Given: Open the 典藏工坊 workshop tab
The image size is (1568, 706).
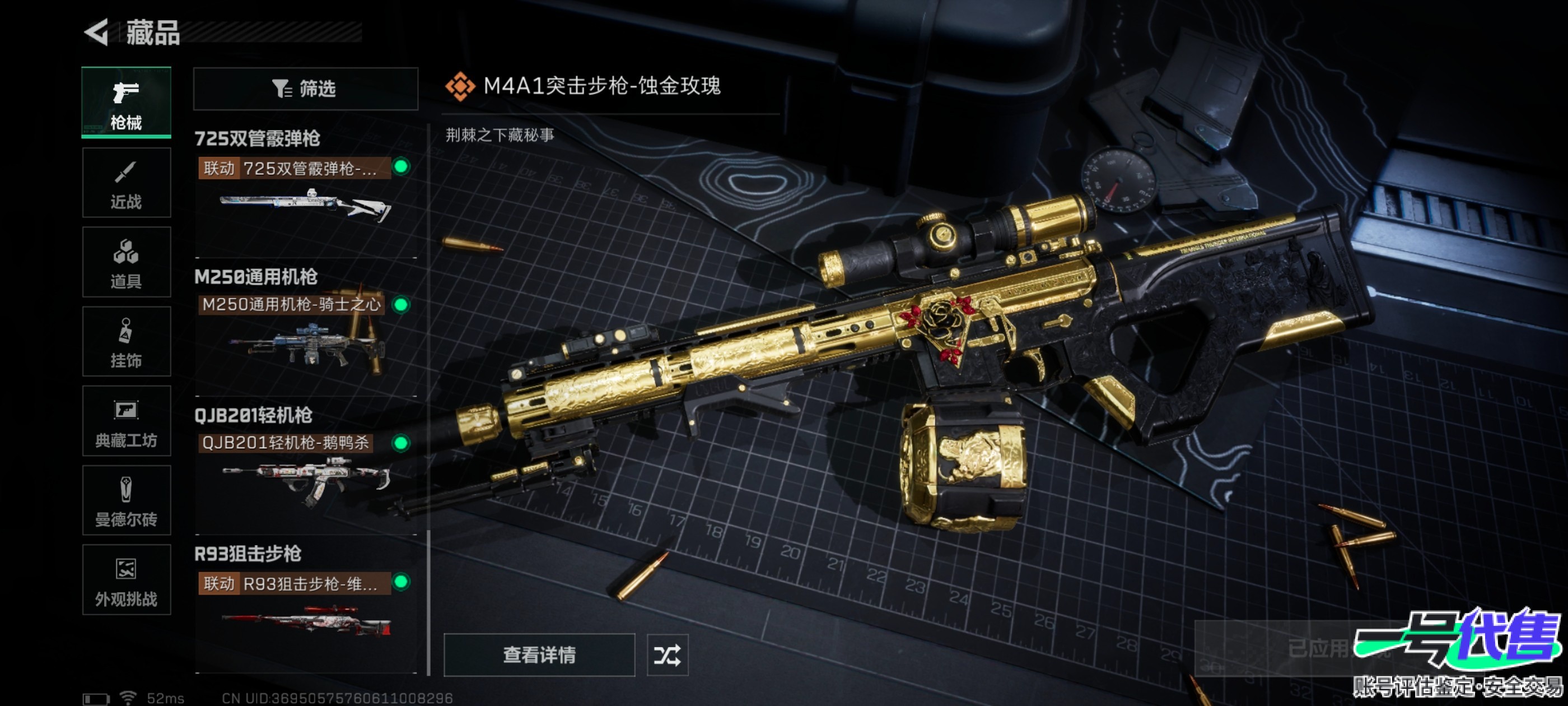Looking at the screenshot, I should [126, 421].
